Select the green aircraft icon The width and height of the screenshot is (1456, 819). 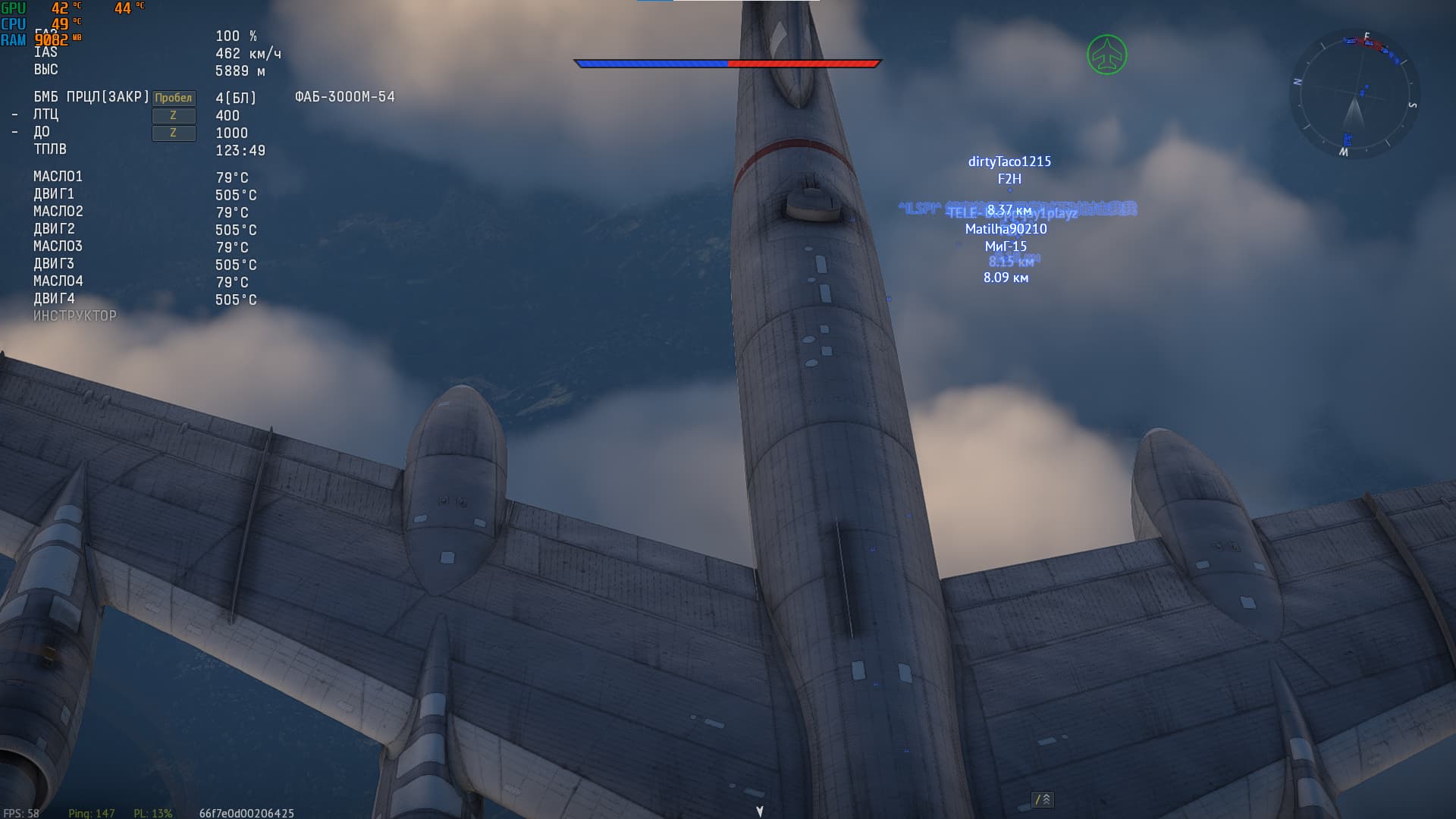1106,55
